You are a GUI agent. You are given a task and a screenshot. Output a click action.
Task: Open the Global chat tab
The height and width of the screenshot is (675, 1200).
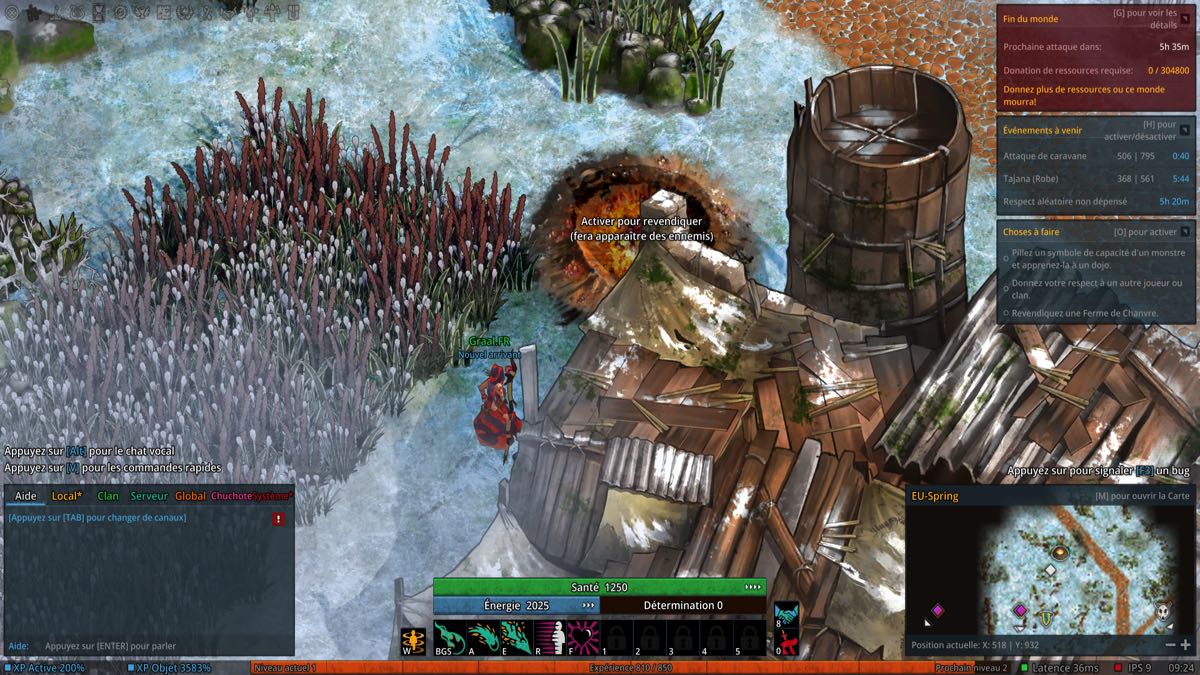pyautogui.click(x=190, y=496)
